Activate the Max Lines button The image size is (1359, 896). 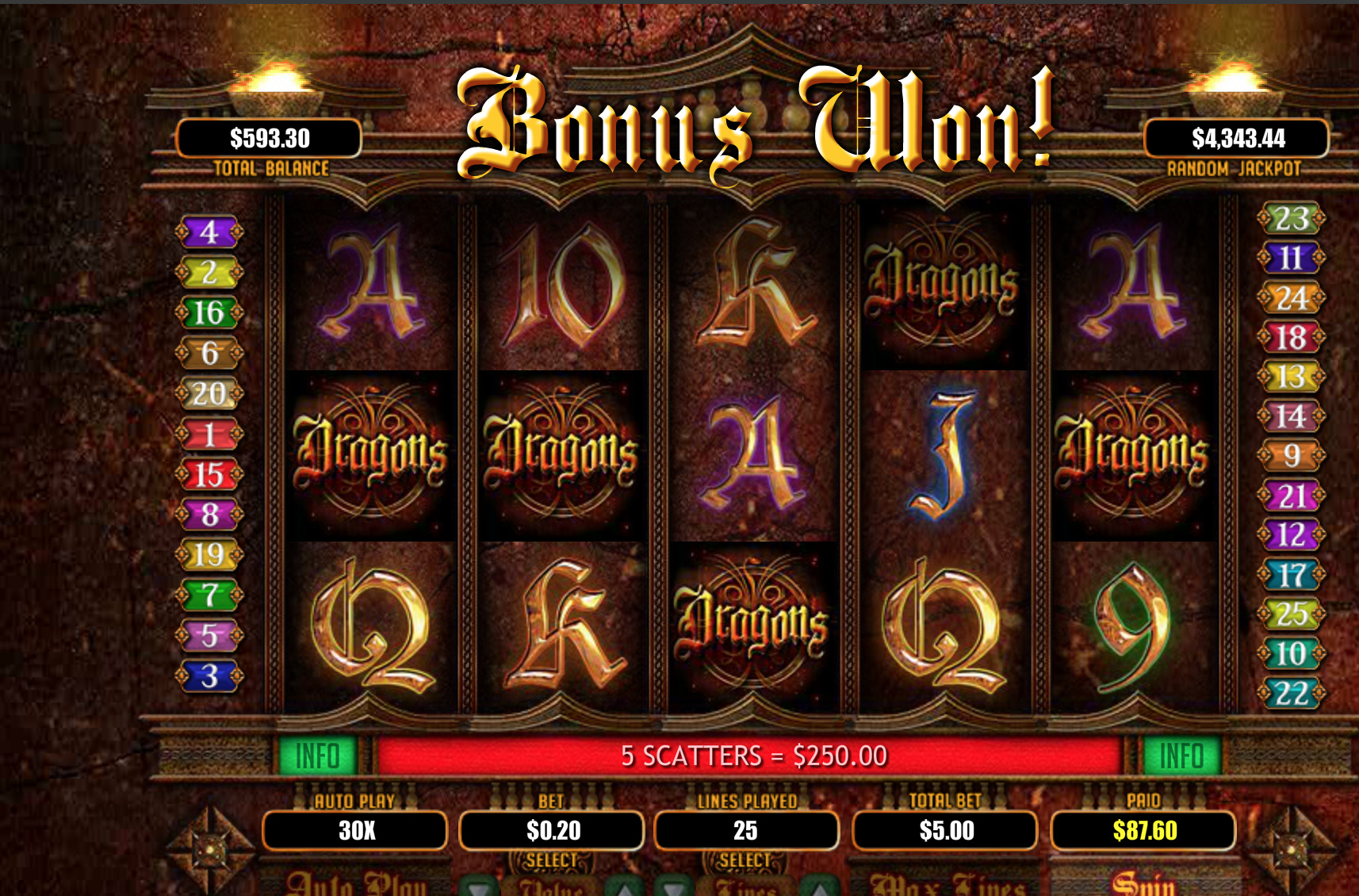[x=947, y=884]
